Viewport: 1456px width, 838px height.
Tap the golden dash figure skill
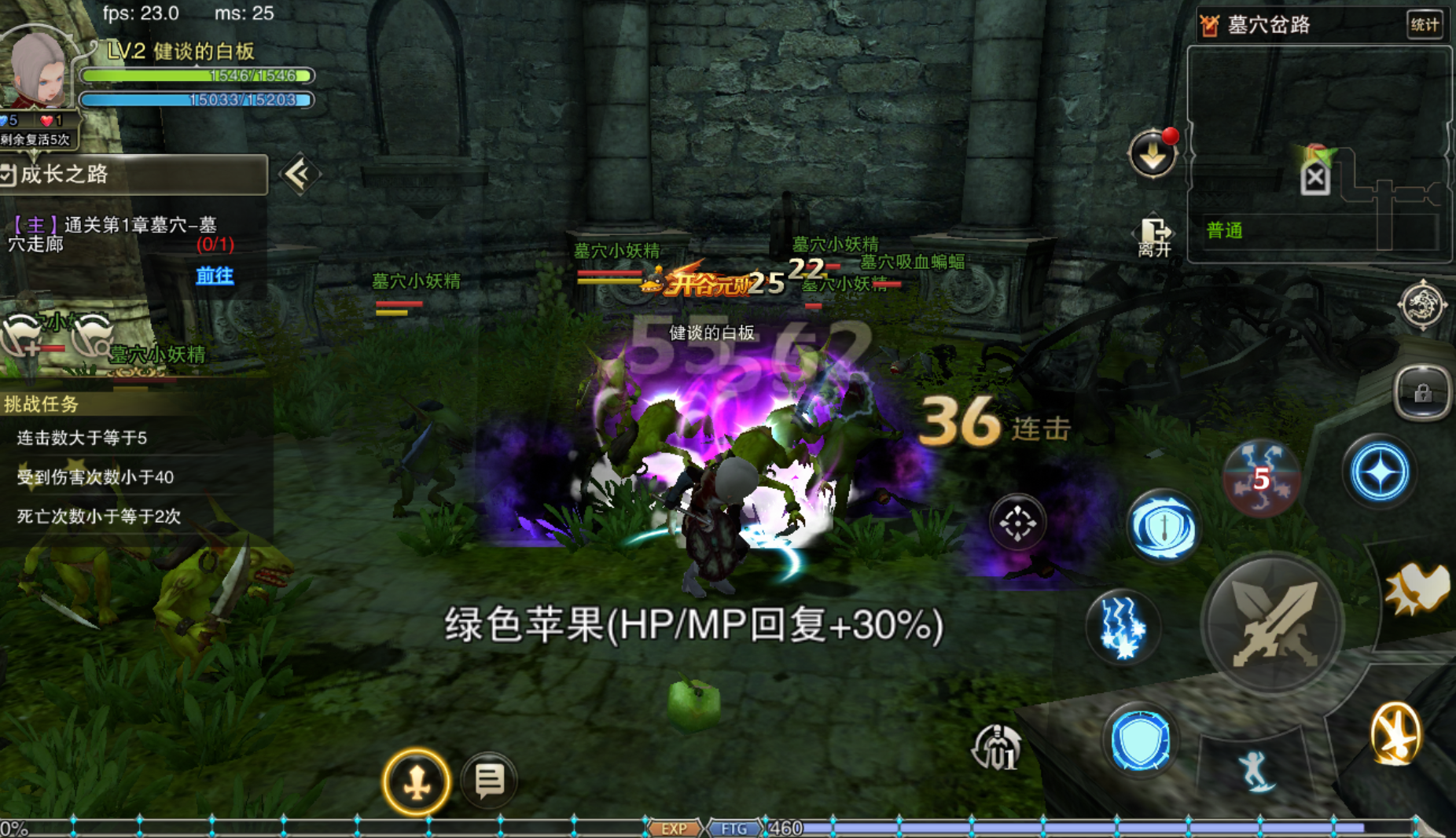pyautogui.click(x=1395, y=733)
